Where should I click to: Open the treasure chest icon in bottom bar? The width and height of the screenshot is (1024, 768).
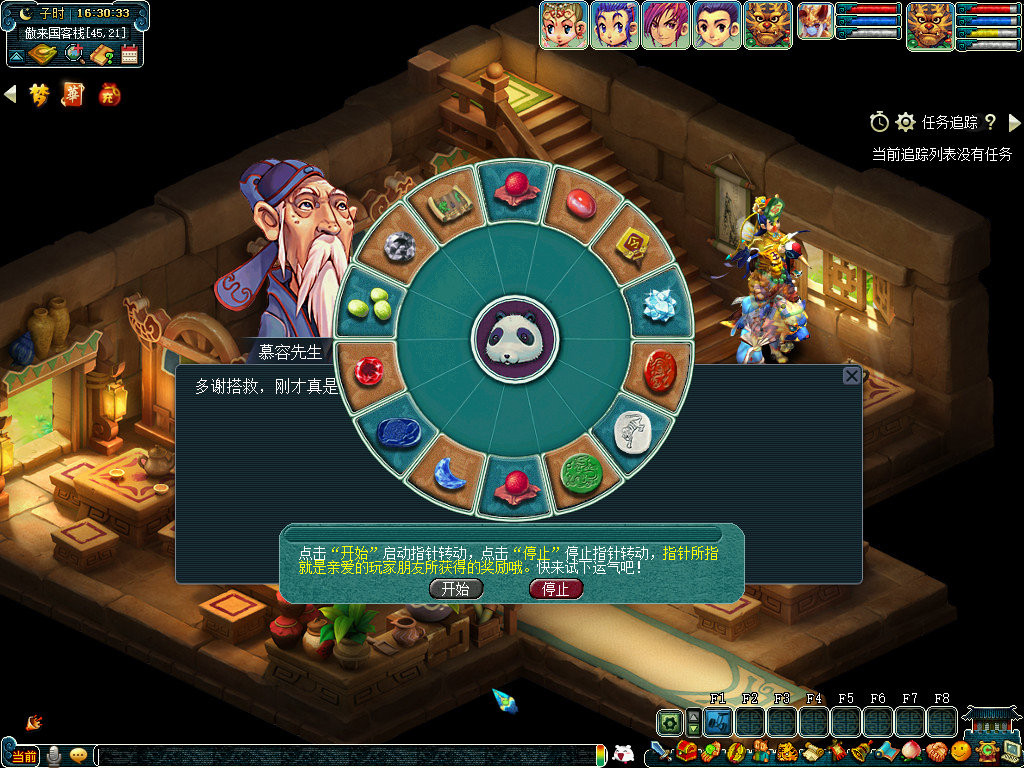(x=686, y=750)
